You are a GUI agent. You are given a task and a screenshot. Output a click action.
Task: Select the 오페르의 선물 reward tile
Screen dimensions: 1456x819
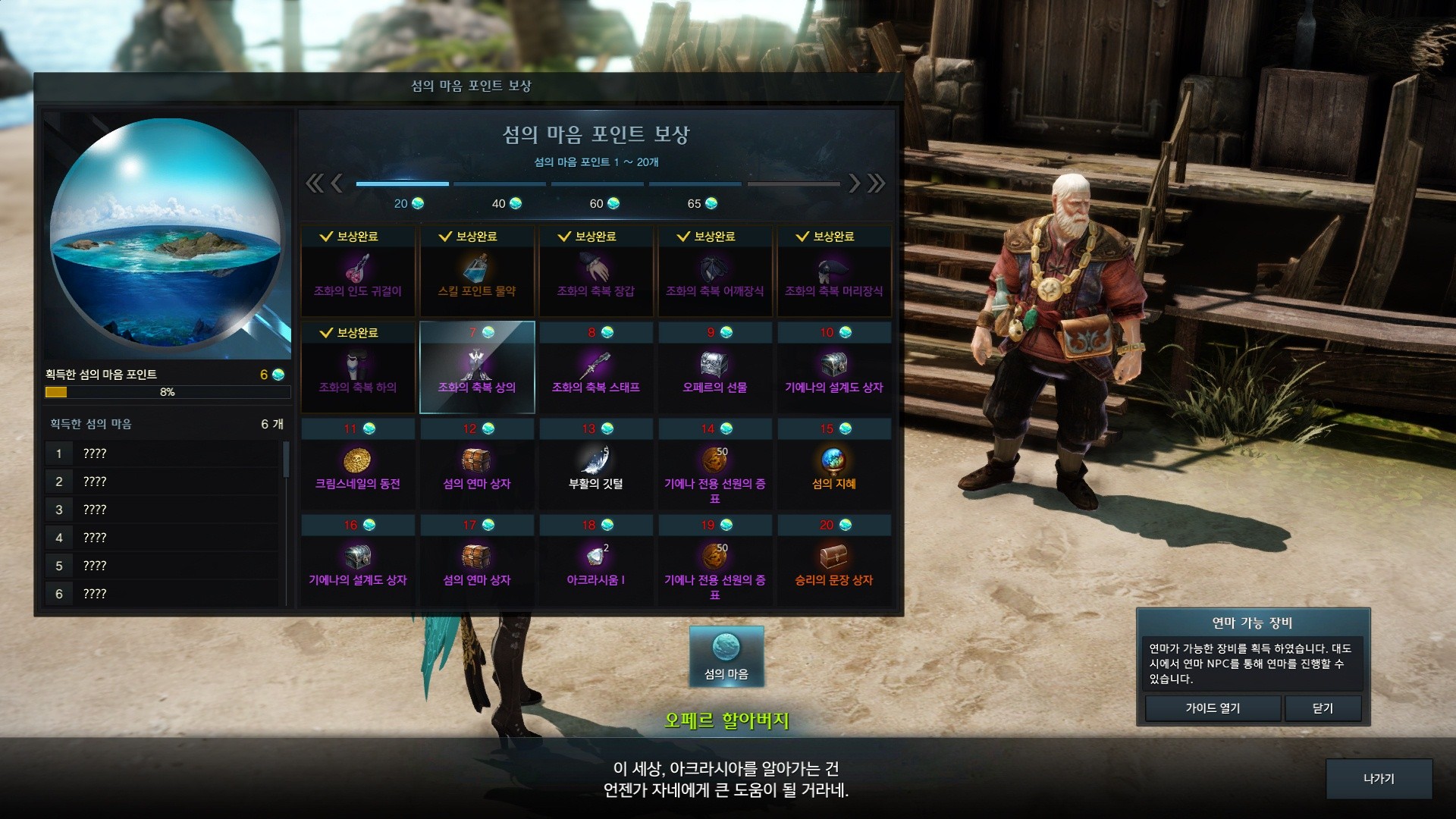pos(714,368)
